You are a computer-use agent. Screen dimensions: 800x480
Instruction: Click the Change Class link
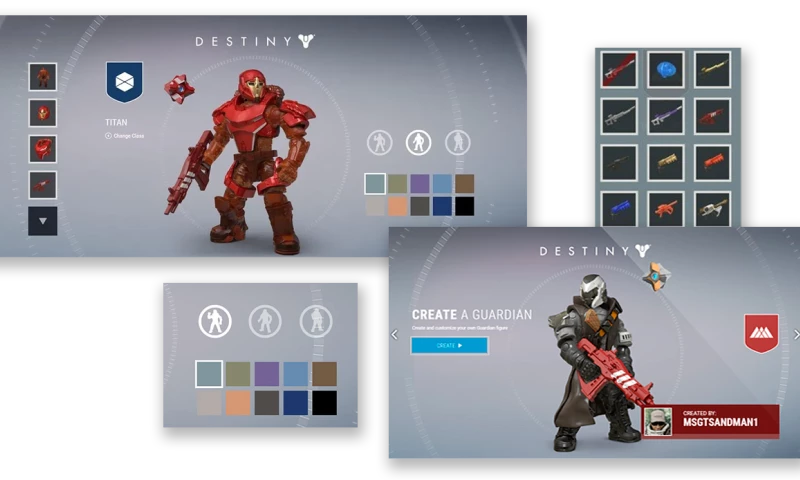(125, 135)
